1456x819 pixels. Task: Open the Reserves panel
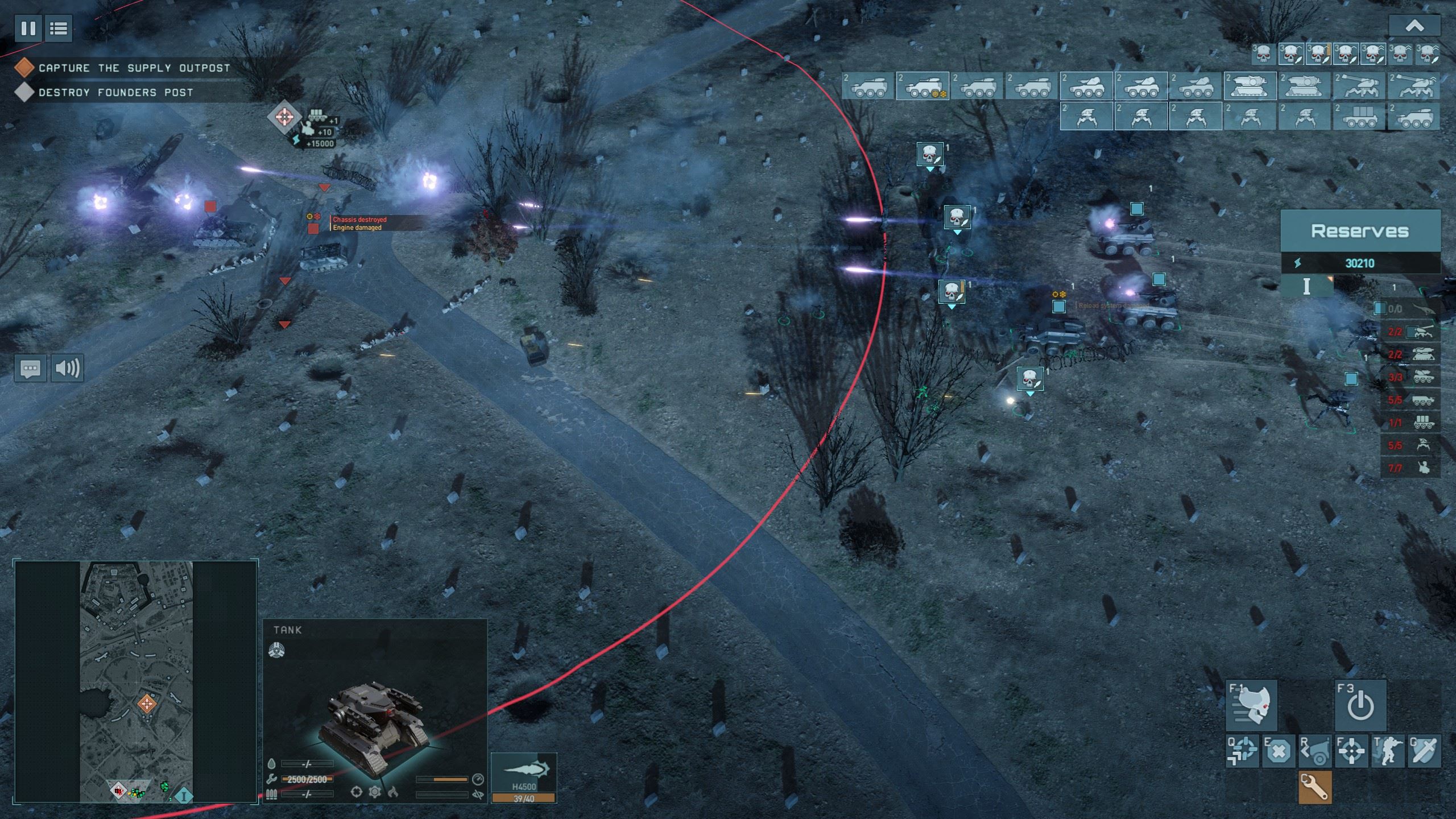pos(1359,231)
